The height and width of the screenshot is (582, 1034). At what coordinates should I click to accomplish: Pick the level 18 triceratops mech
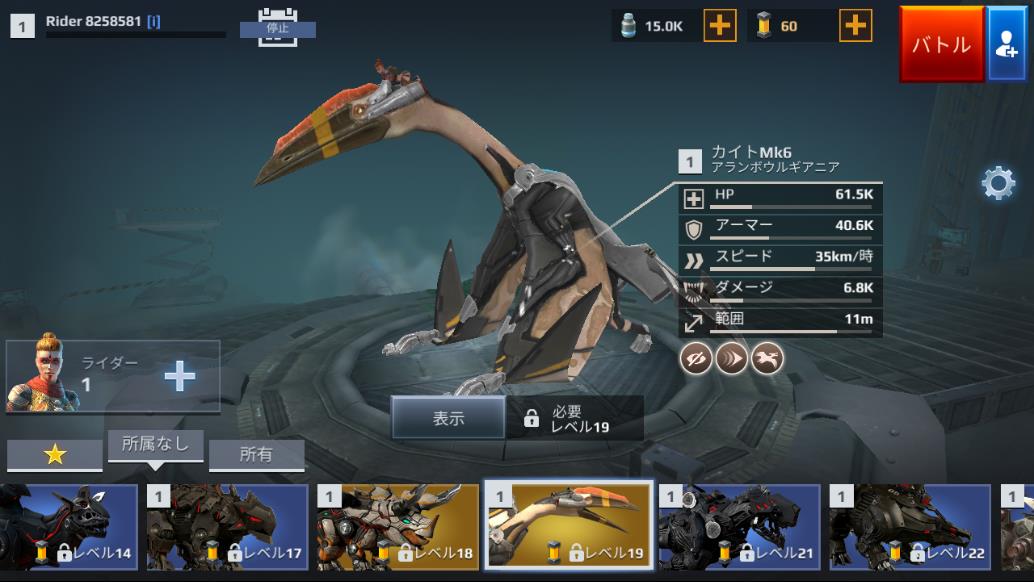coord(398,527)
